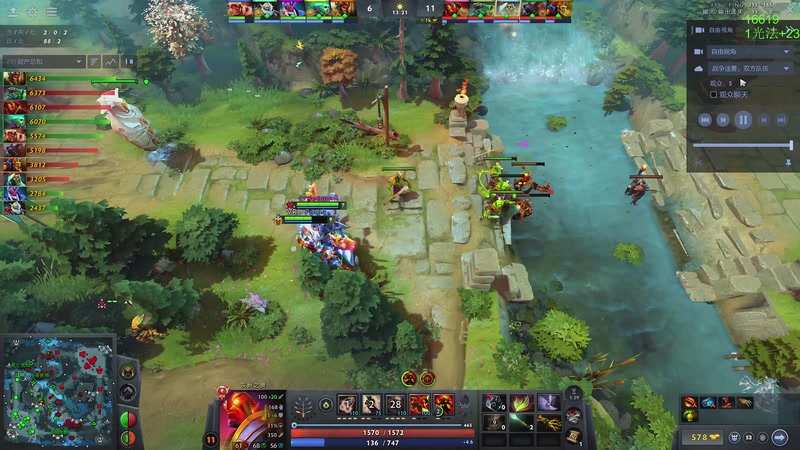Viewport: 800px width, 450px height.
Task: Close the replay control panel
Action: click(788, 31)
